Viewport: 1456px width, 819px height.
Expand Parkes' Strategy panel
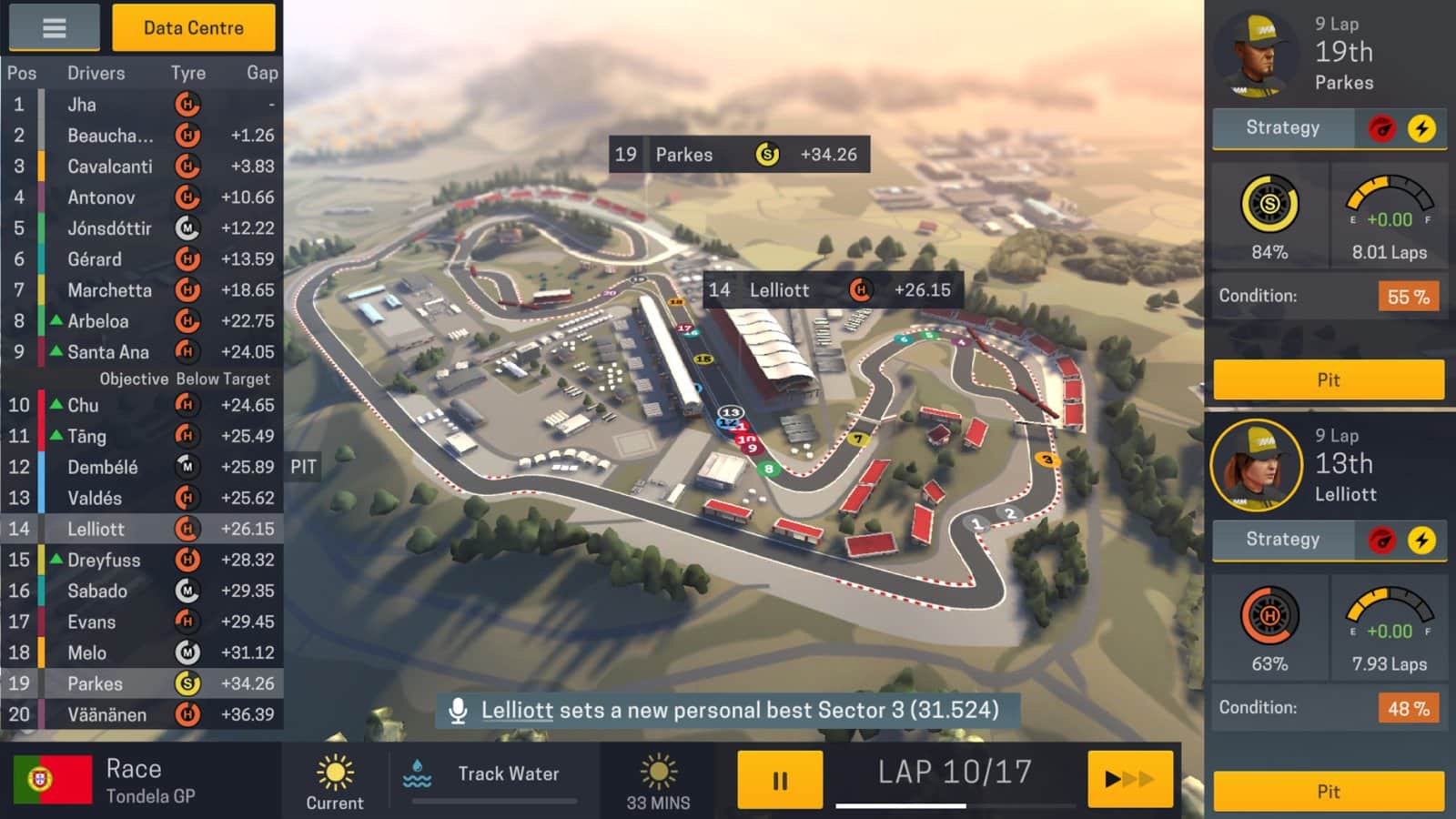[1283, 127]
